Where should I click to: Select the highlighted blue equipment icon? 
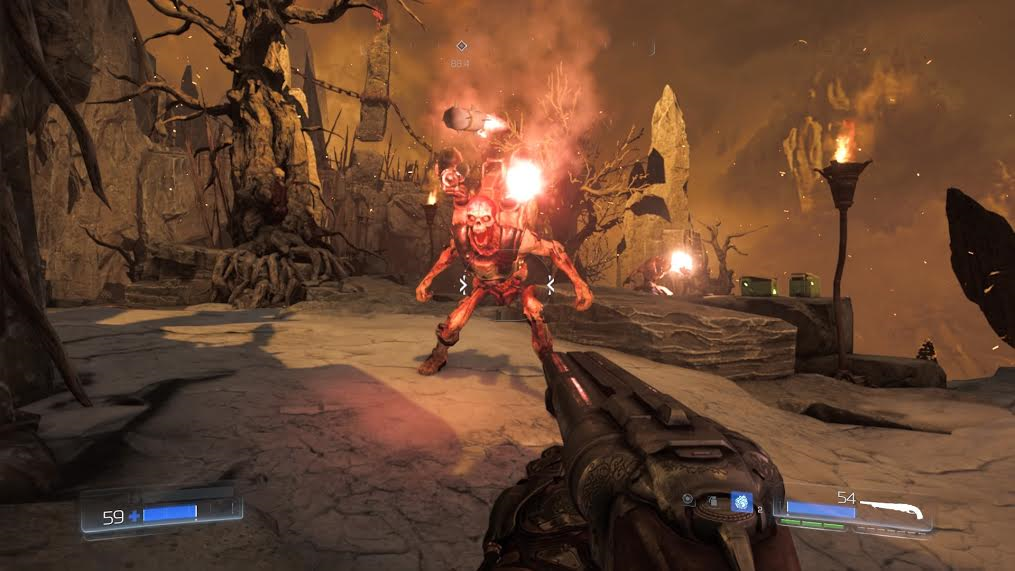(x=741, y=502)
